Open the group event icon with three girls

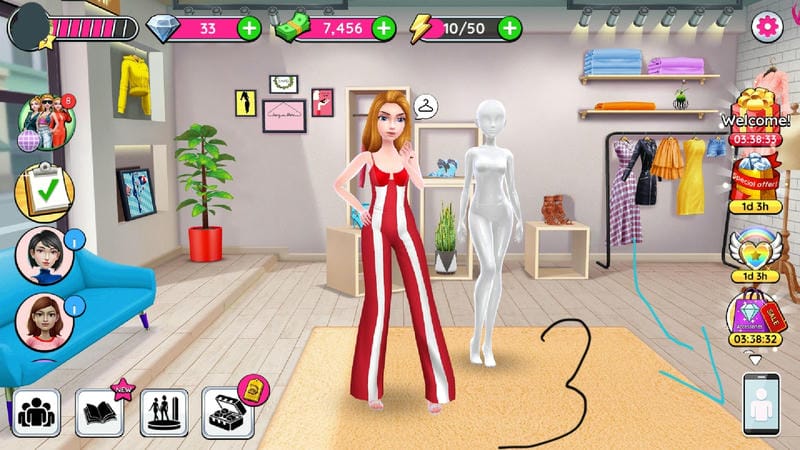(45, 123)
